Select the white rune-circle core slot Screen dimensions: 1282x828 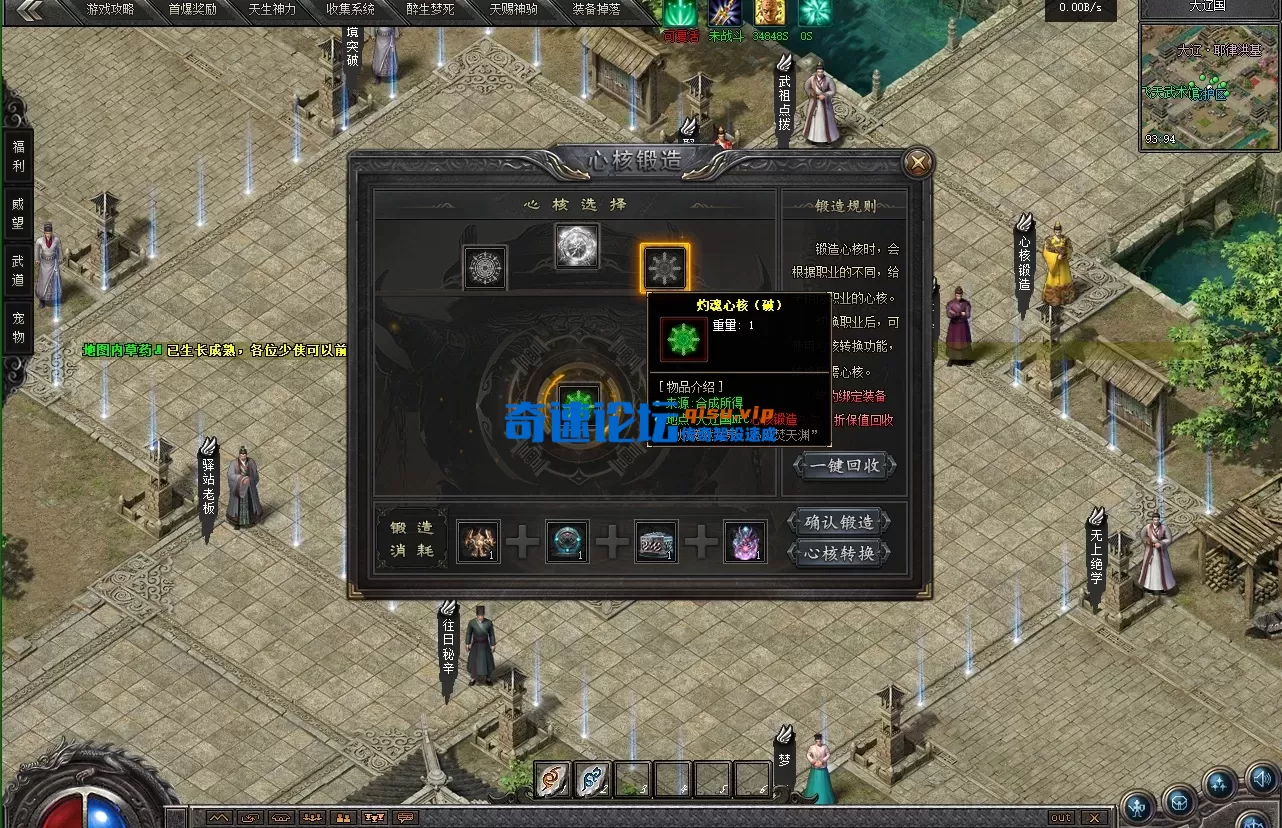click(485, 268)
